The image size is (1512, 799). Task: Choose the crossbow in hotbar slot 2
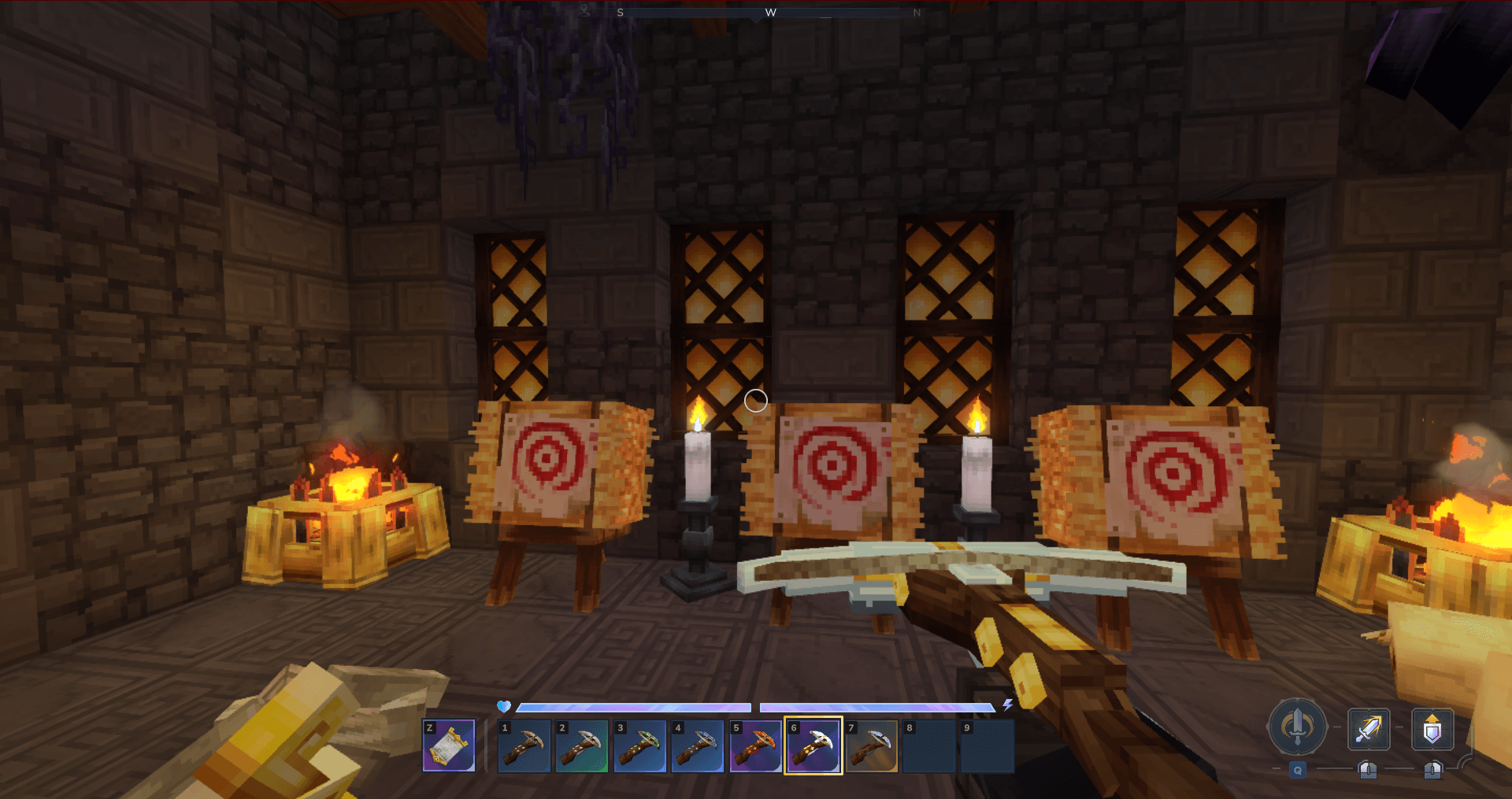(x=581, y=745)
